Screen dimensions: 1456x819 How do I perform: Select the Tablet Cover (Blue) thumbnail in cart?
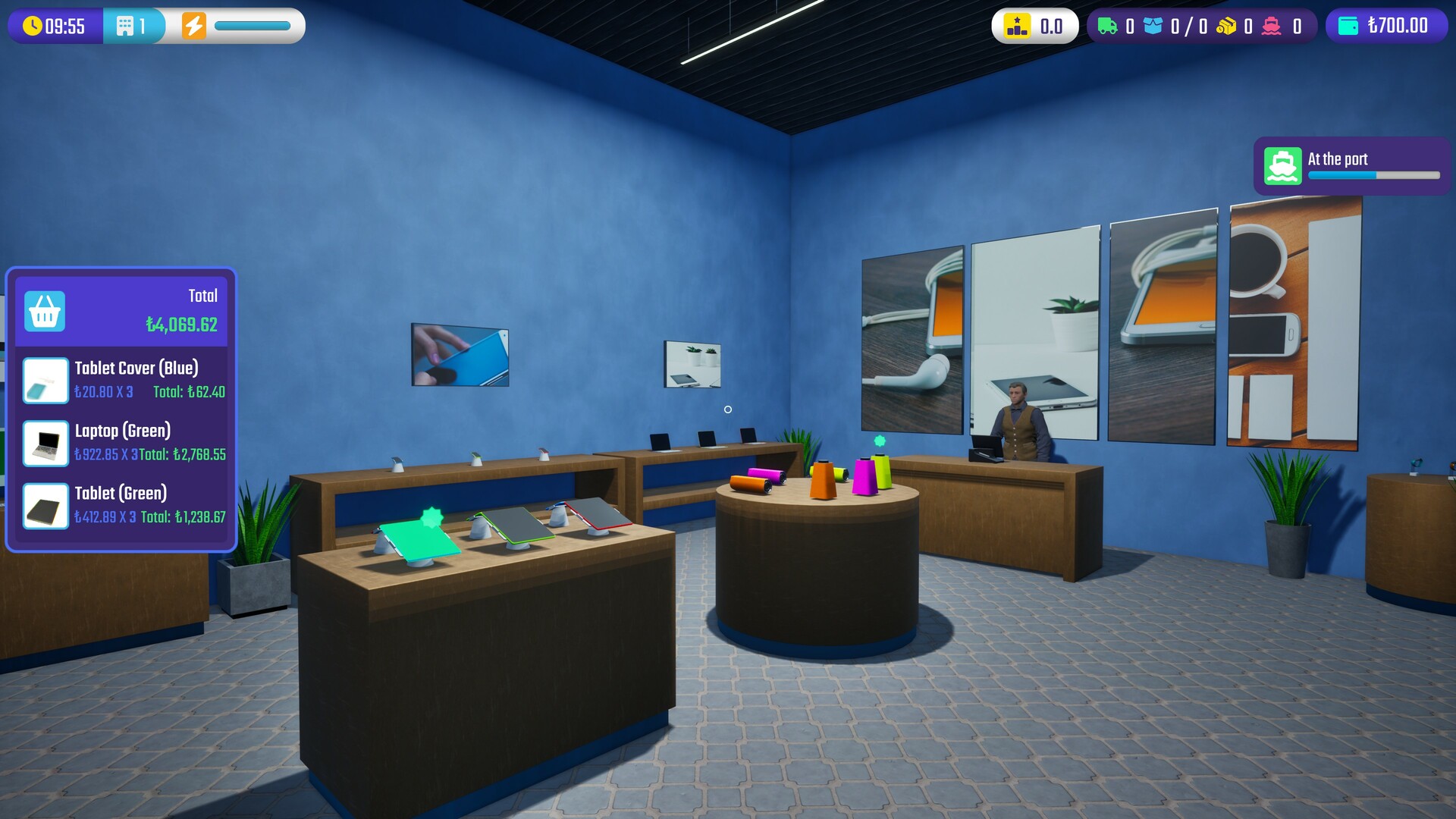coord(45,381)
